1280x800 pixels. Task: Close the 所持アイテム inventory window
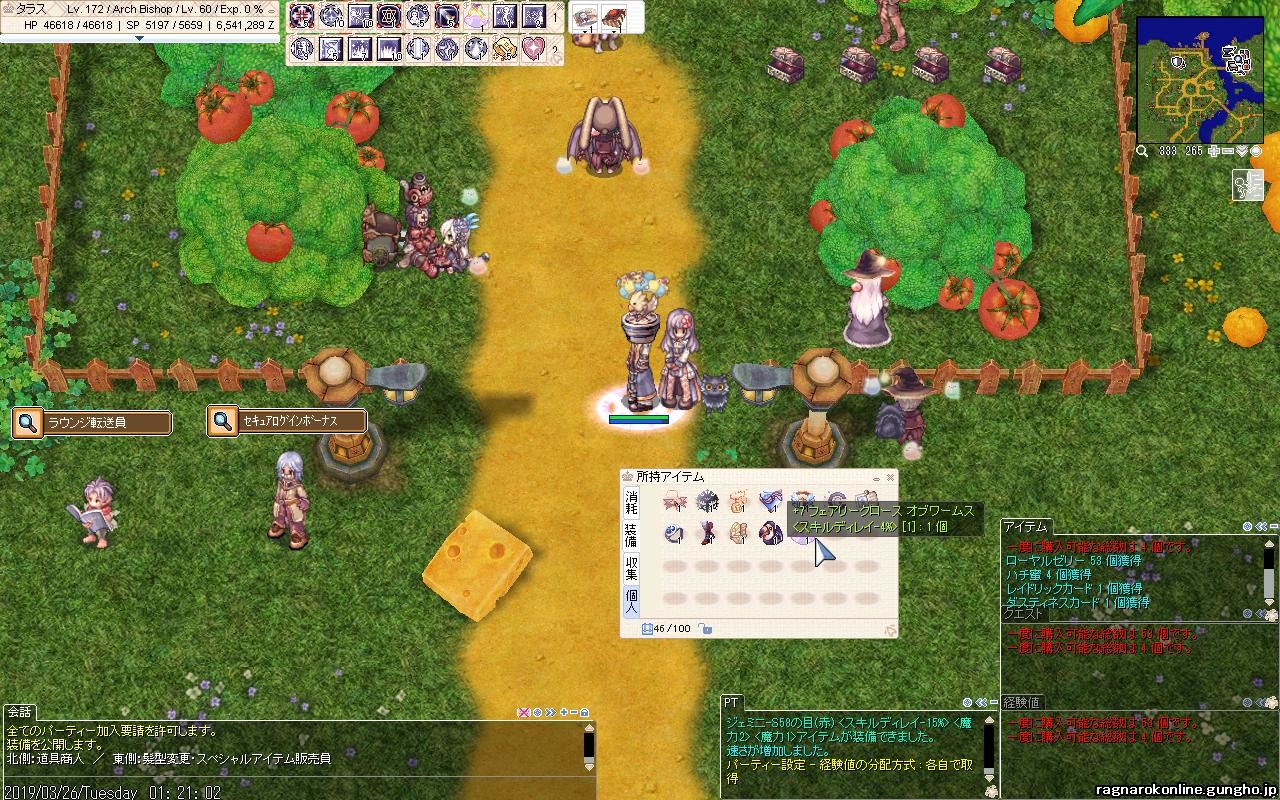(x=890, y=478)
